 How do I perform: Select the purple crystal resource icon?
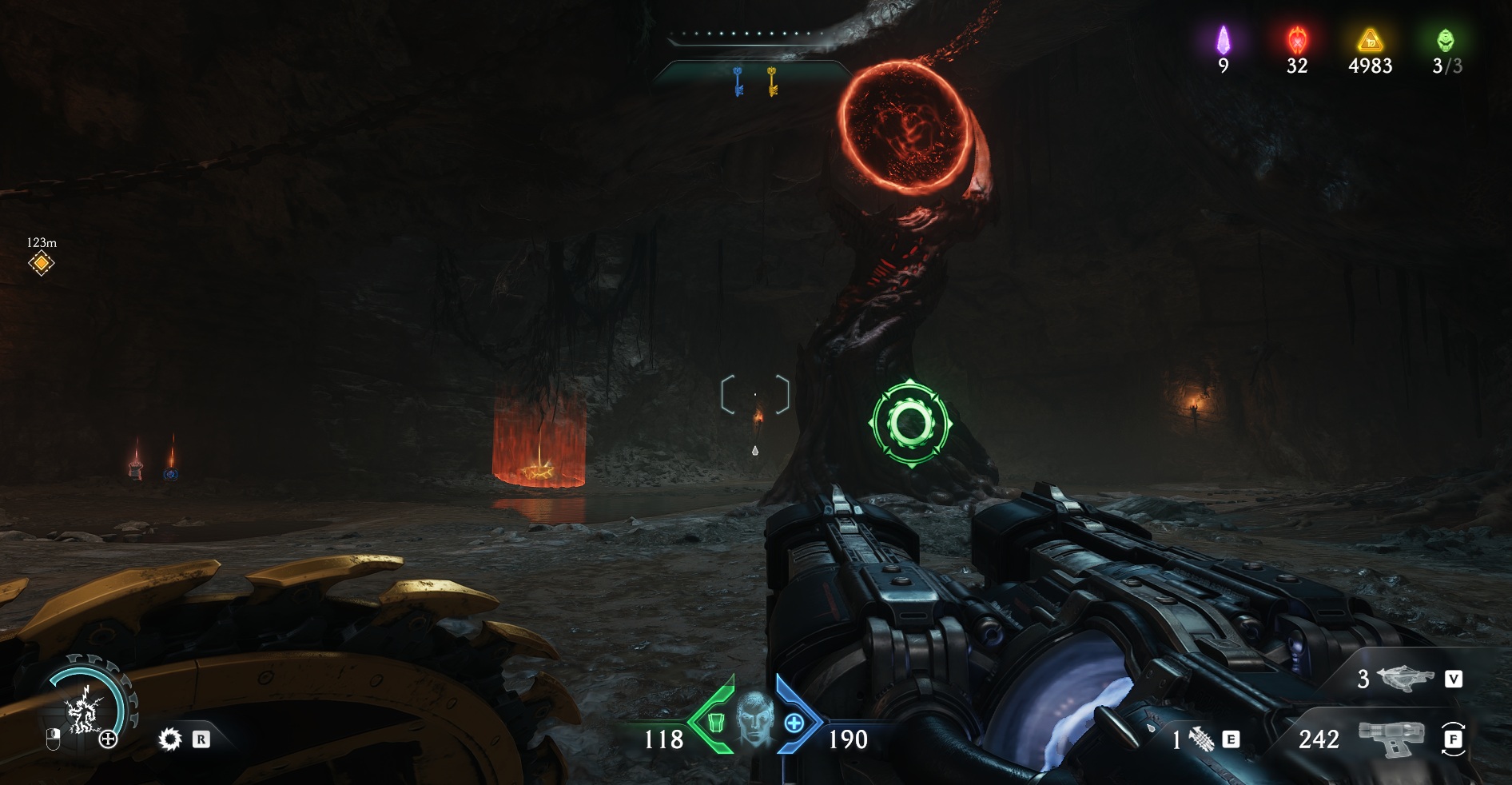coord(1223,40)
